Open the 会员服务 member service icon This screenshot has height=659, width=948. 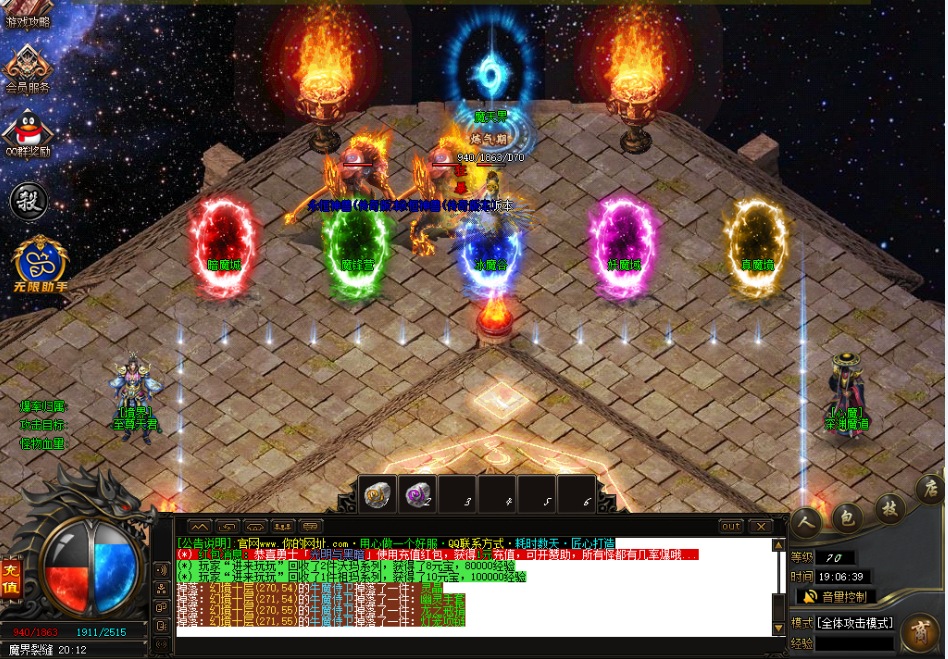click(x=27, y=67)
